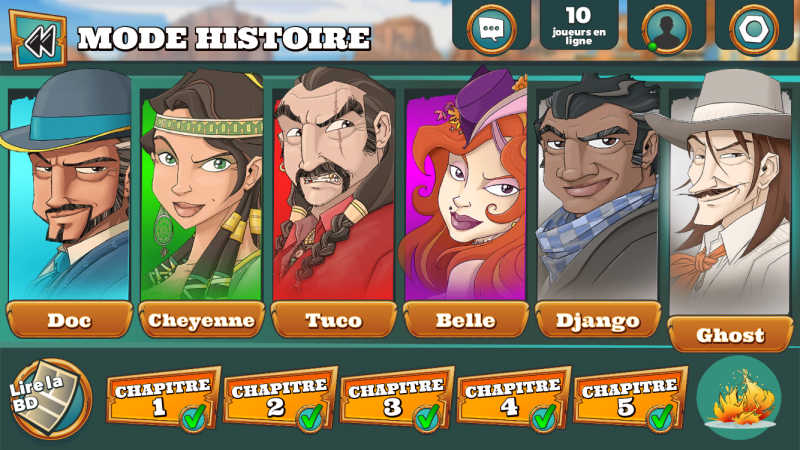Open the chat speech bubble

(491, 27)
